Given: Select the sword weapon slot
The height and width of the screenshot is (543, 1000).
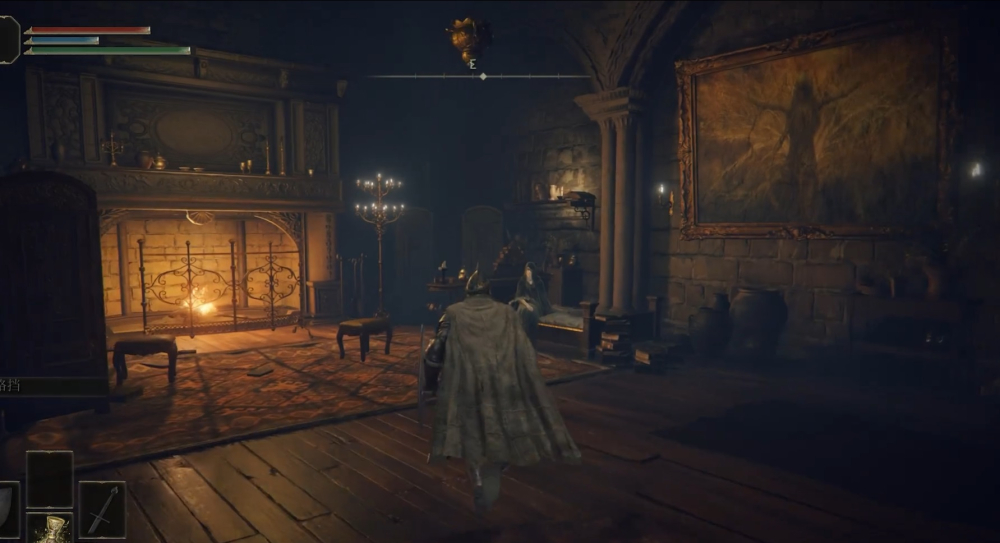Looking at the screenshot, I should (102, 509).
